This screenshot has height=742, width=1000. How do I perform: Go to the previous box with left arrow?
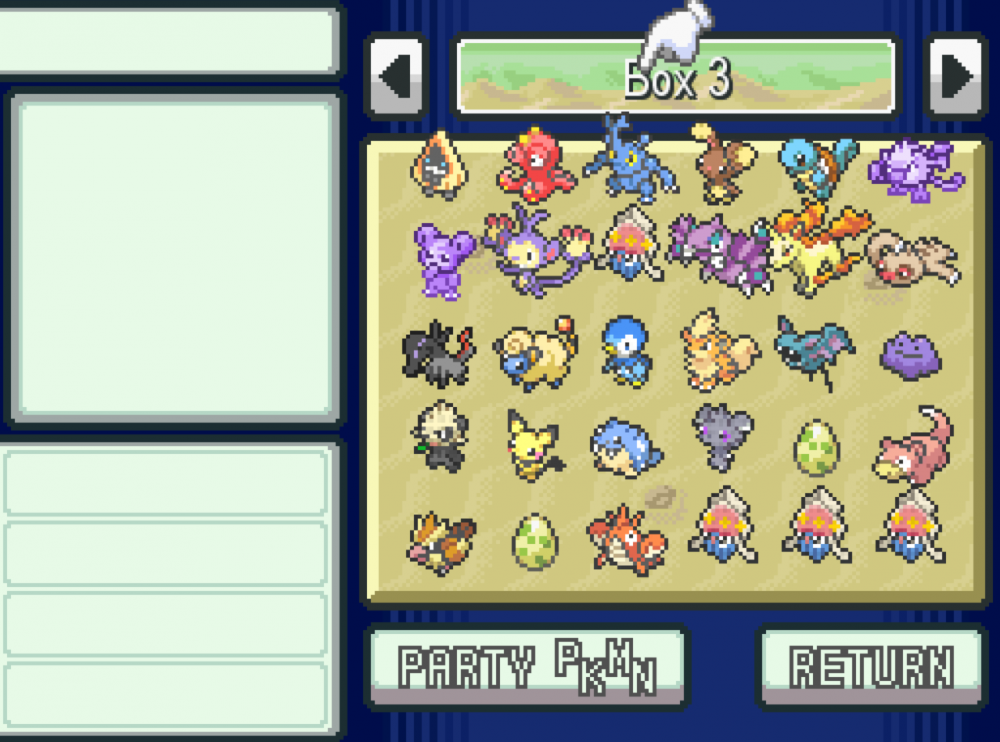click(x=396, y=77)
